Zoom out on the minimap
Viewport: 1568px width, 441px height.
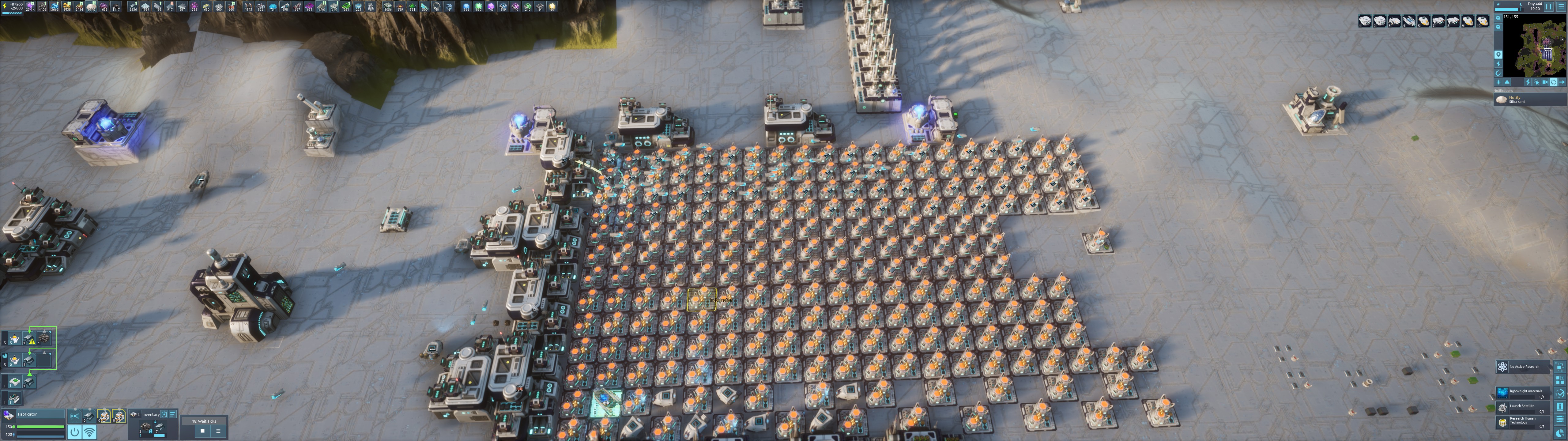pos(1498,28)
